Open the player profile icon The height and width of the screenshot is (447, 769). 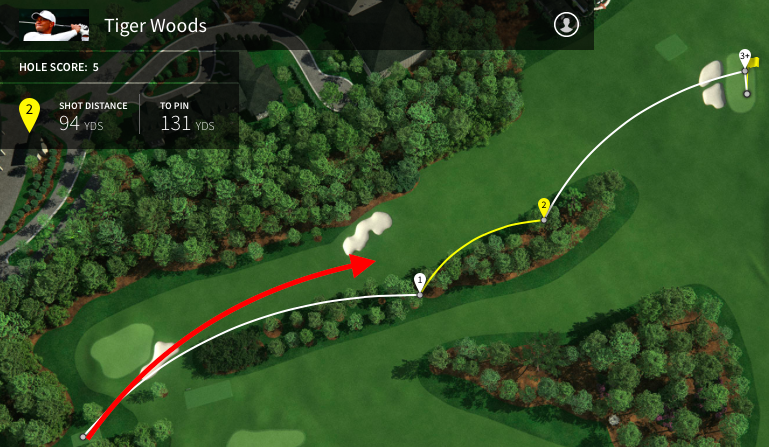coord(567,25)
